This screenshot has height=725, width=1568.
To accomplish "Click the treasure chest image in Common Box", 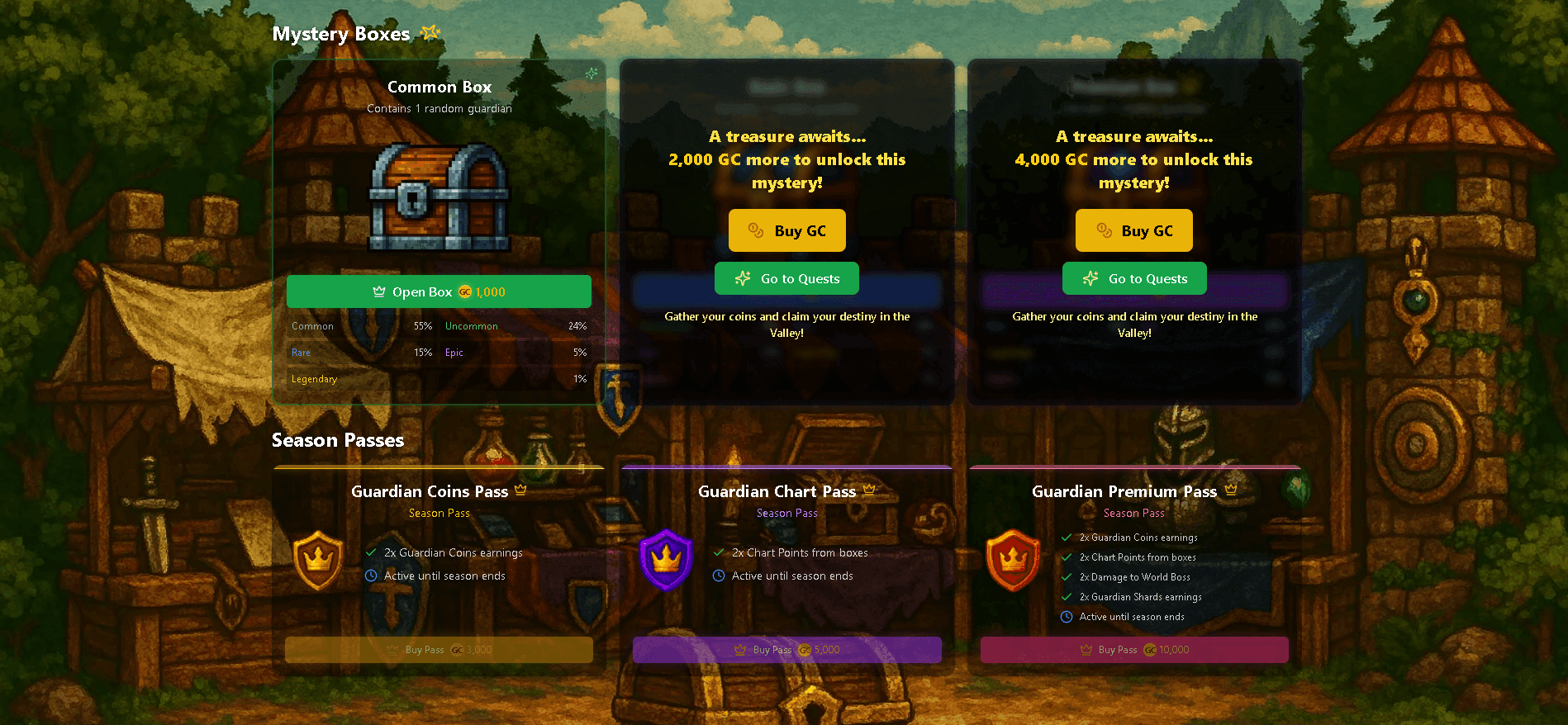I will [x=438, y=197].
